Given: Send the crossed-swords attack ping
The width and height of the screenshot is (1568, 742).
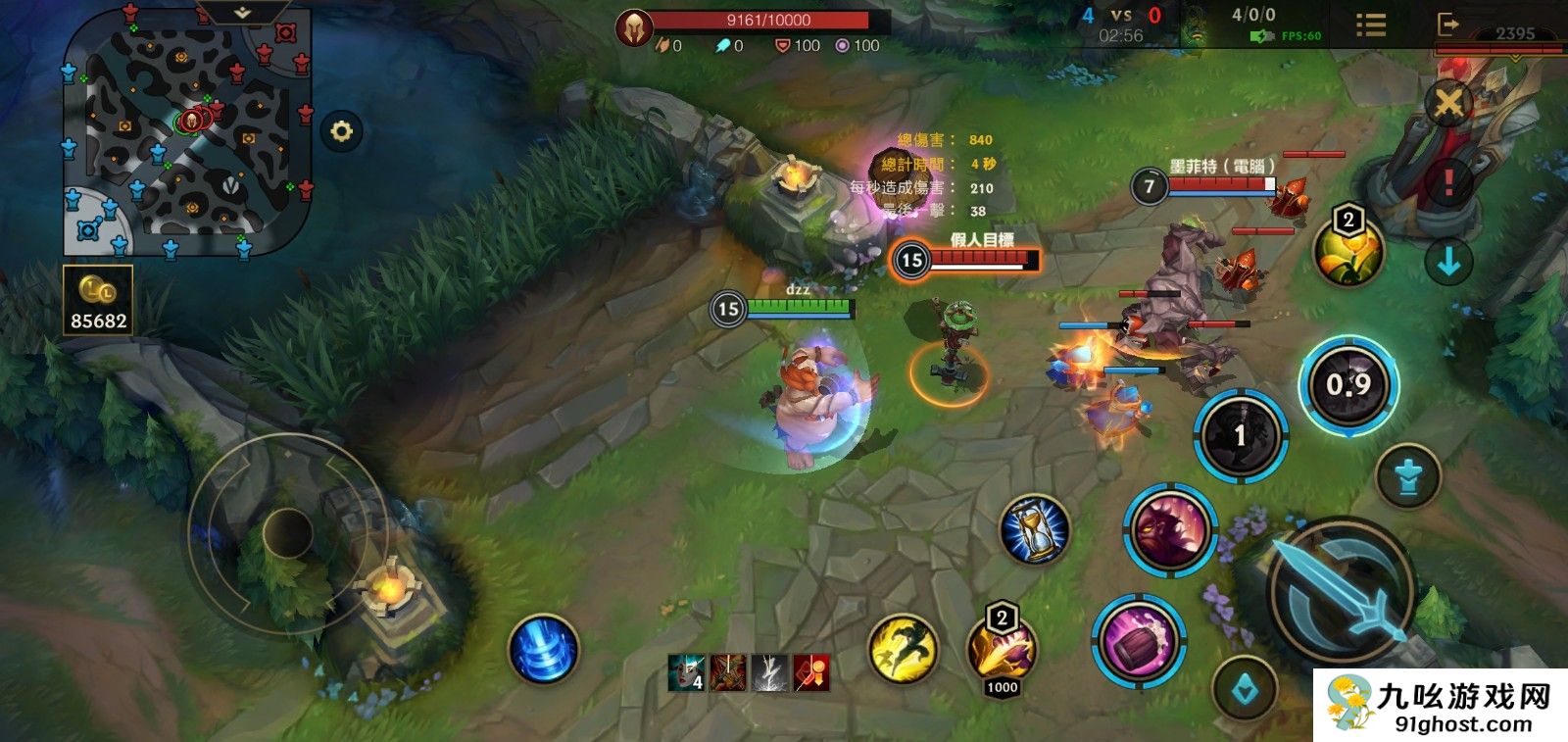Looking at the screenshot, I should pyautogui.click(x=1448, y=102).
